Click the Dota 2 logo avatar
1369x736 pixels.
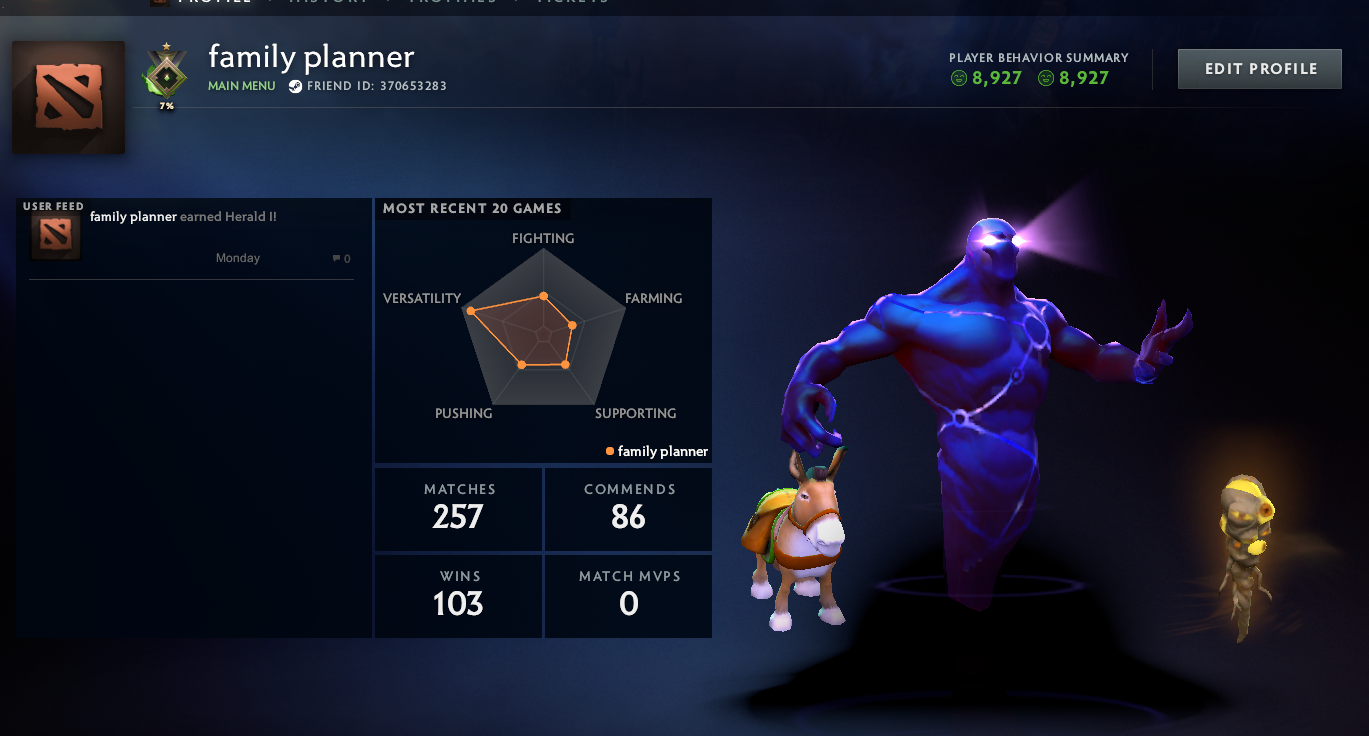pyautogui.click(x=67, y=96)
